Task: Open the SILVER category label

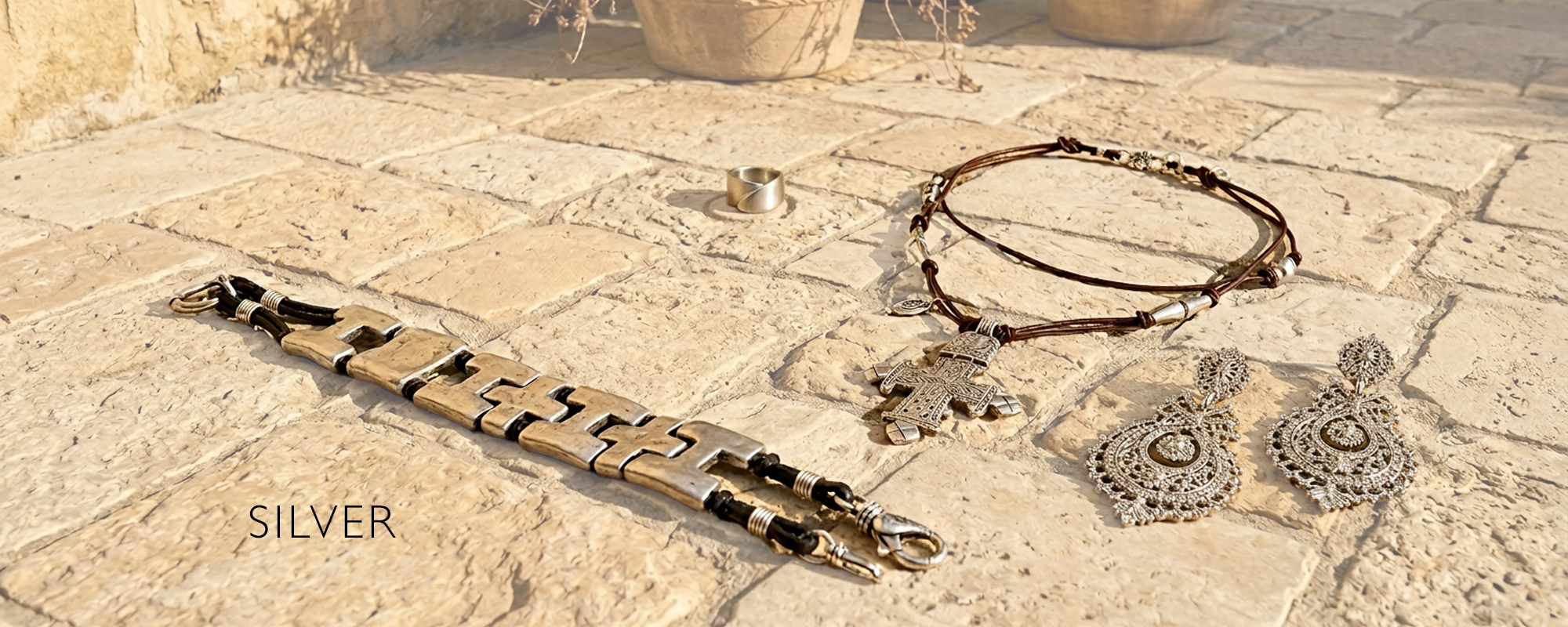Action: tap(321, 522)
